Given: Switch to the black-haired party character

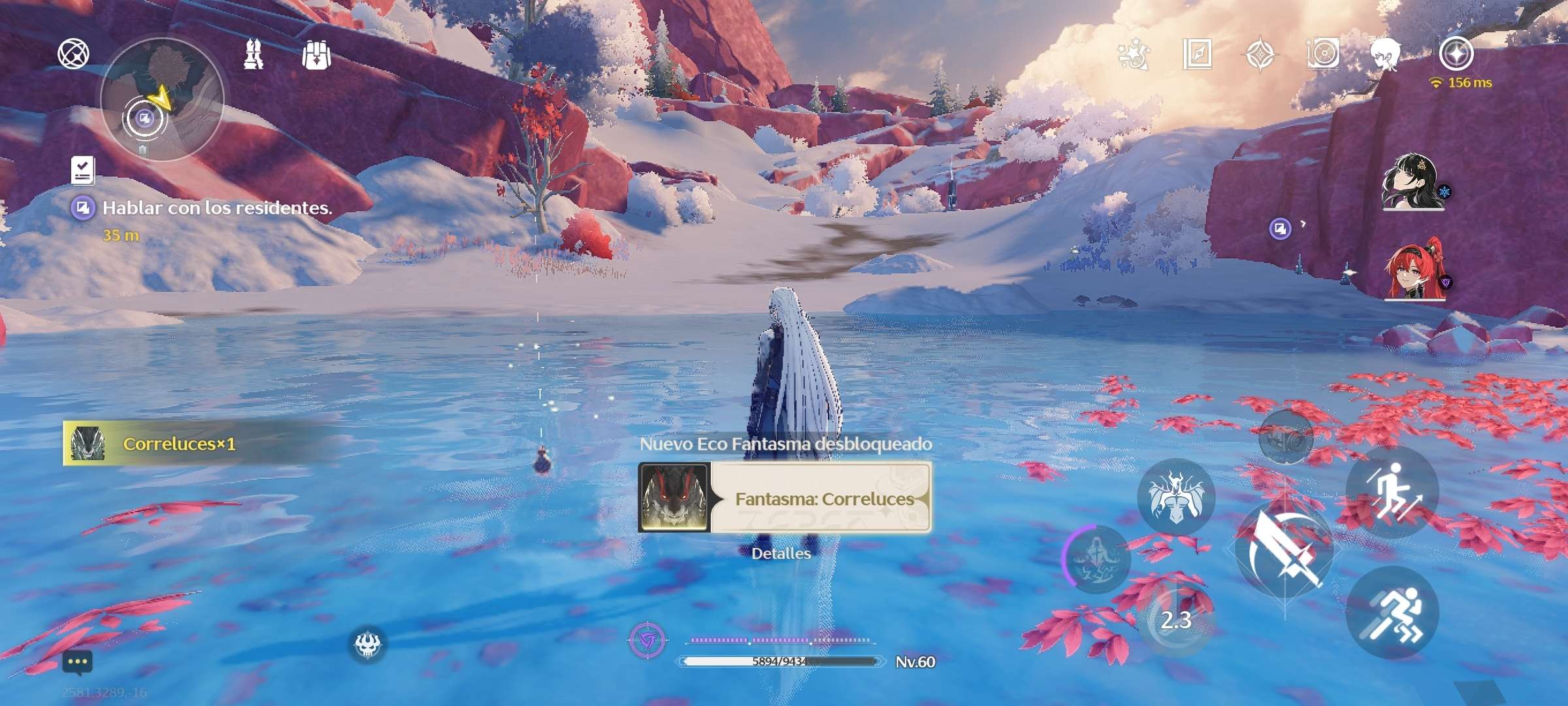Looking at the screenshot, I should pyautogui.click(x=1413, y=182).
